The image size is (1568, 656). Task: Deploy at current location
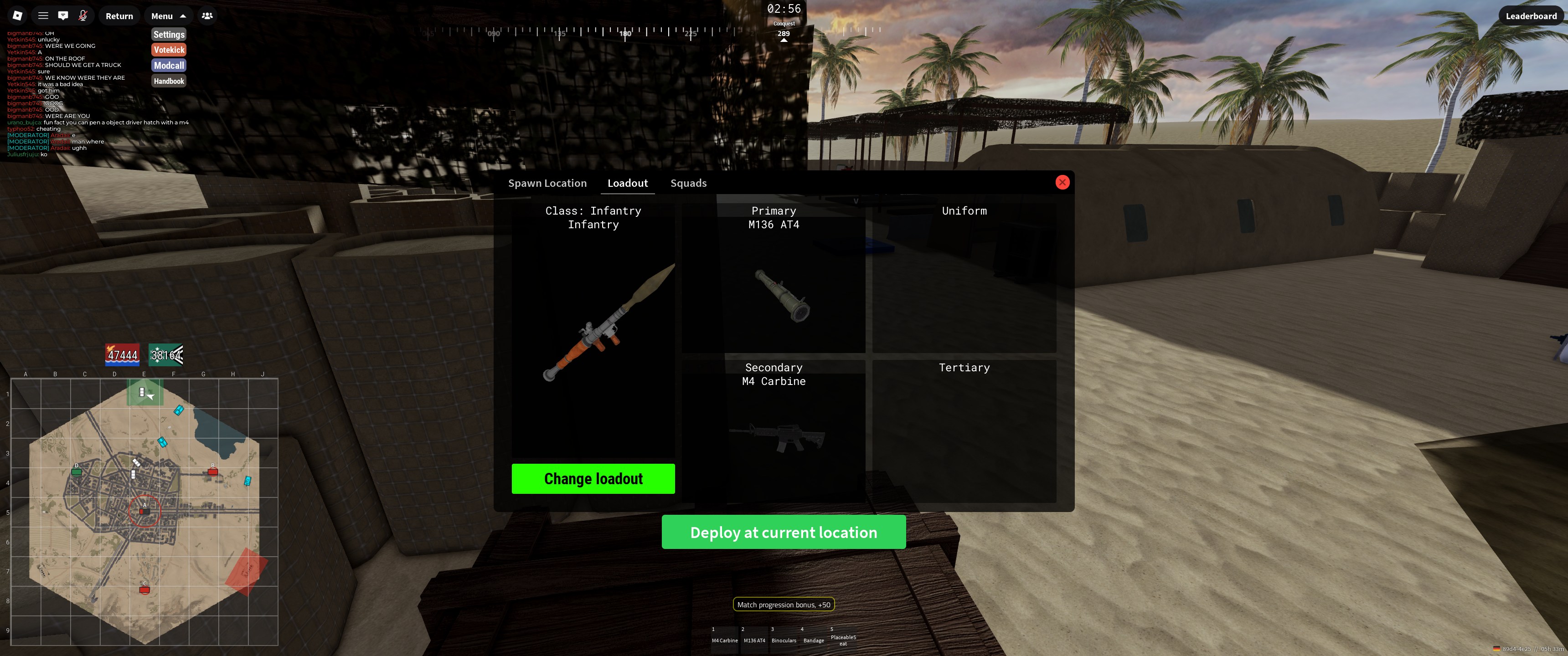[784, 533]
